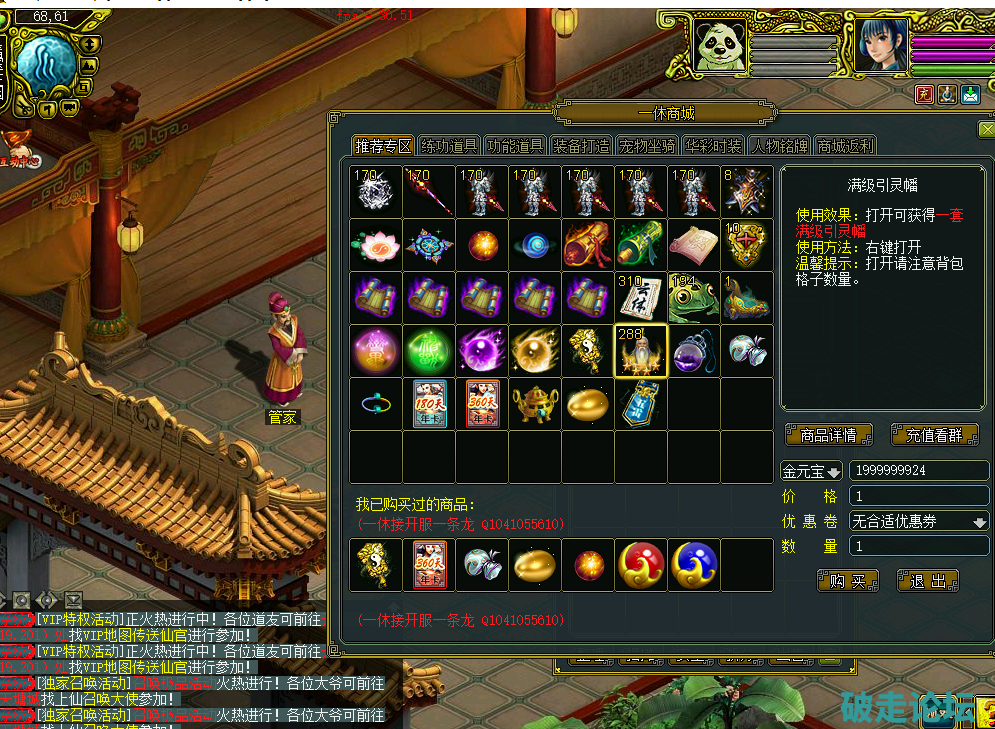Open the 金元宝 currency dropdown

click(x=811, y=471)
